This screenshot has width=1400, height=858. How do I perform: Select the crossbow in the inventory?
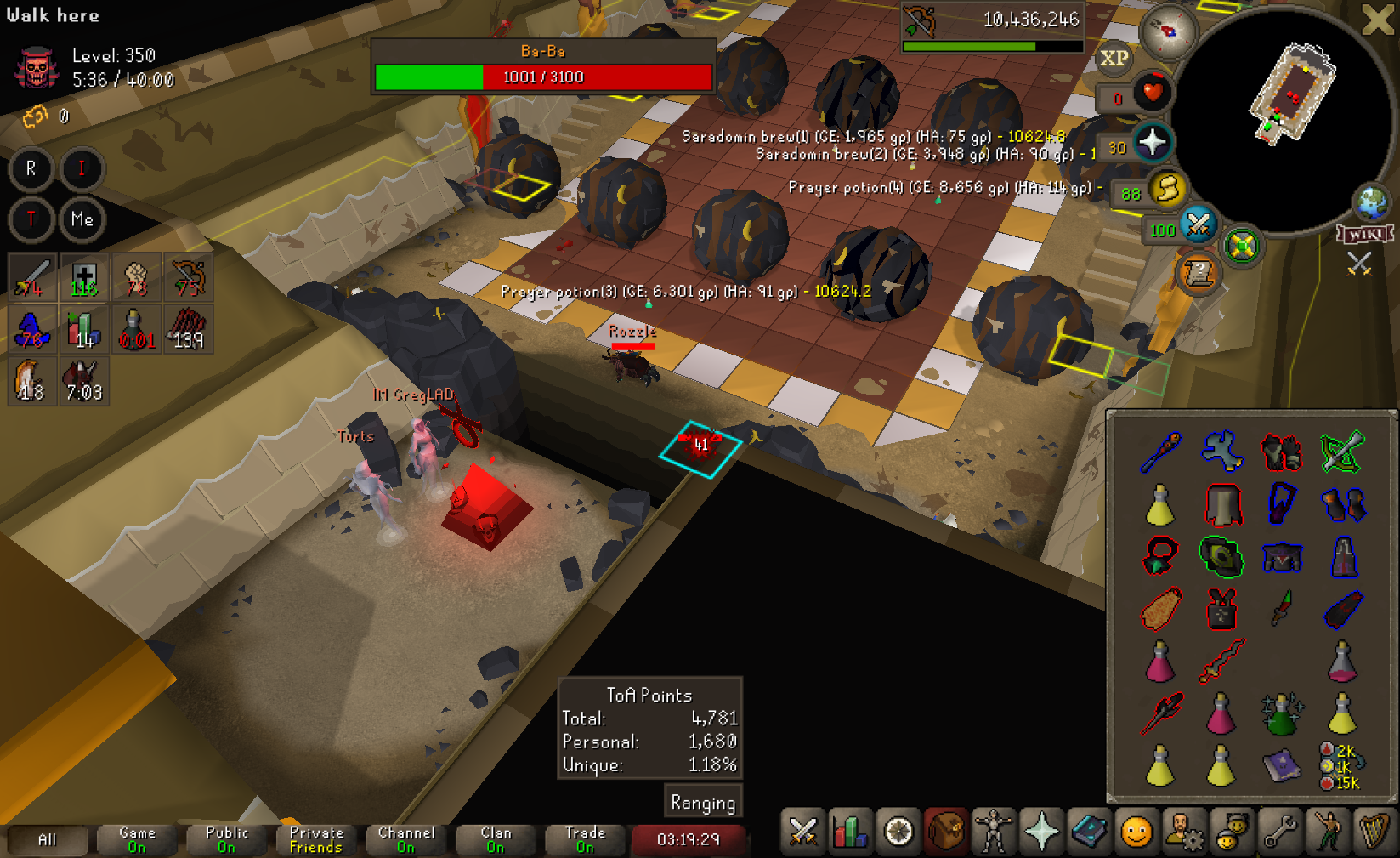[x=1342, y=452]
